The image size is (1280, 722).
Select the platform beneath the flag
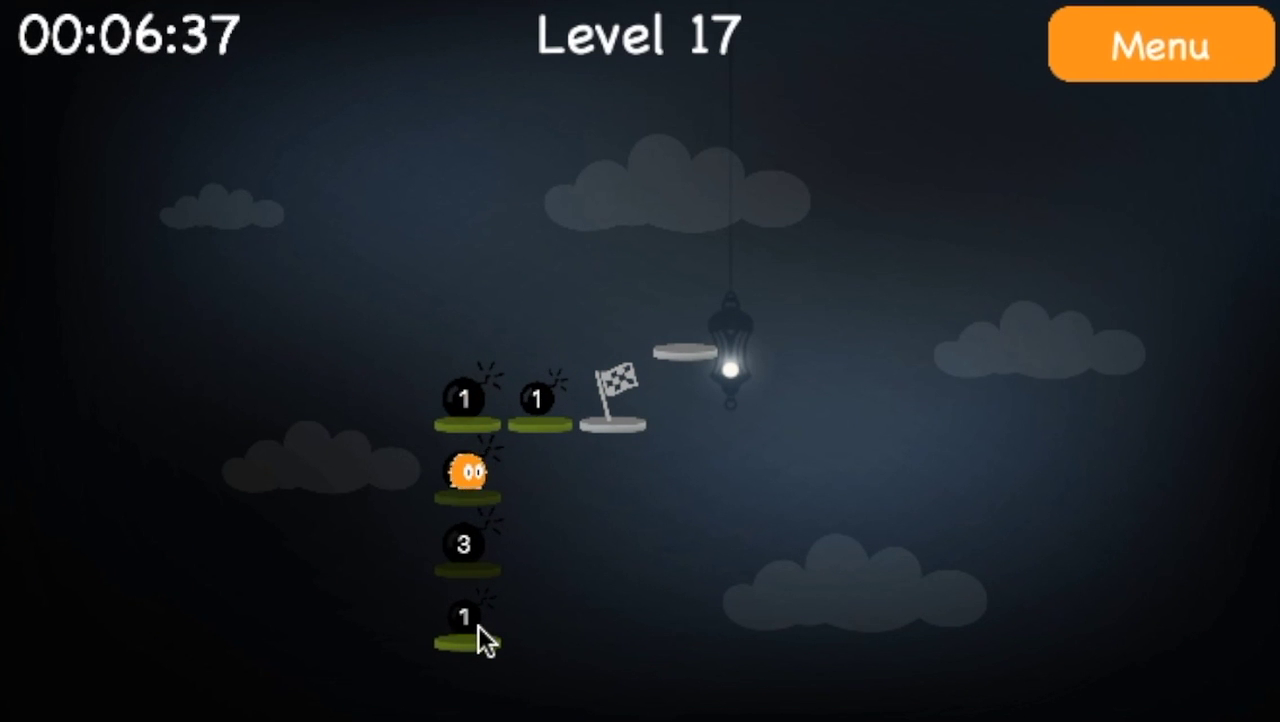(611, 424)
